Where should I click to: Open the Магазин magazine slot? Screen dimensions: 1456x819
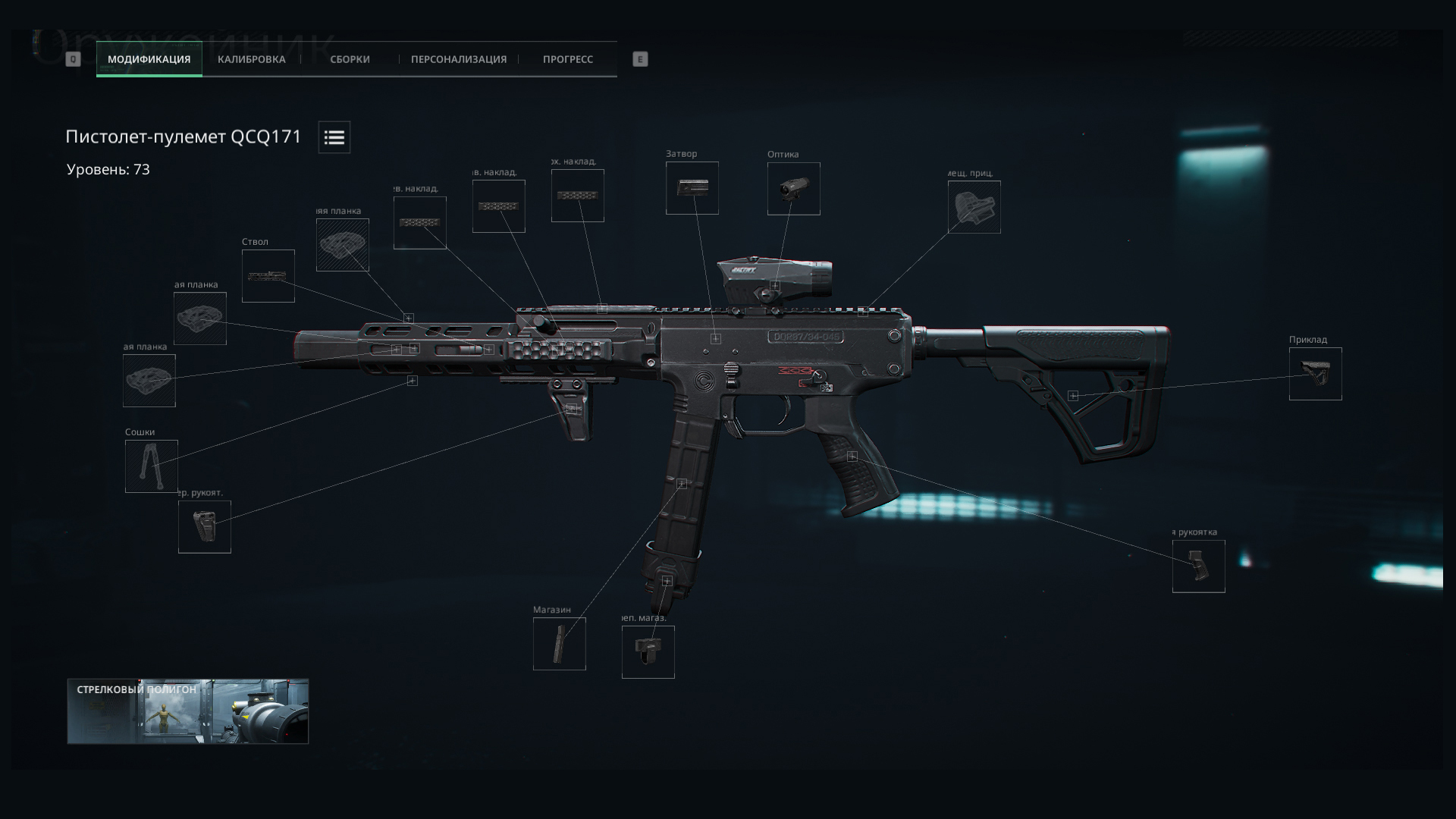coord(559,644)
